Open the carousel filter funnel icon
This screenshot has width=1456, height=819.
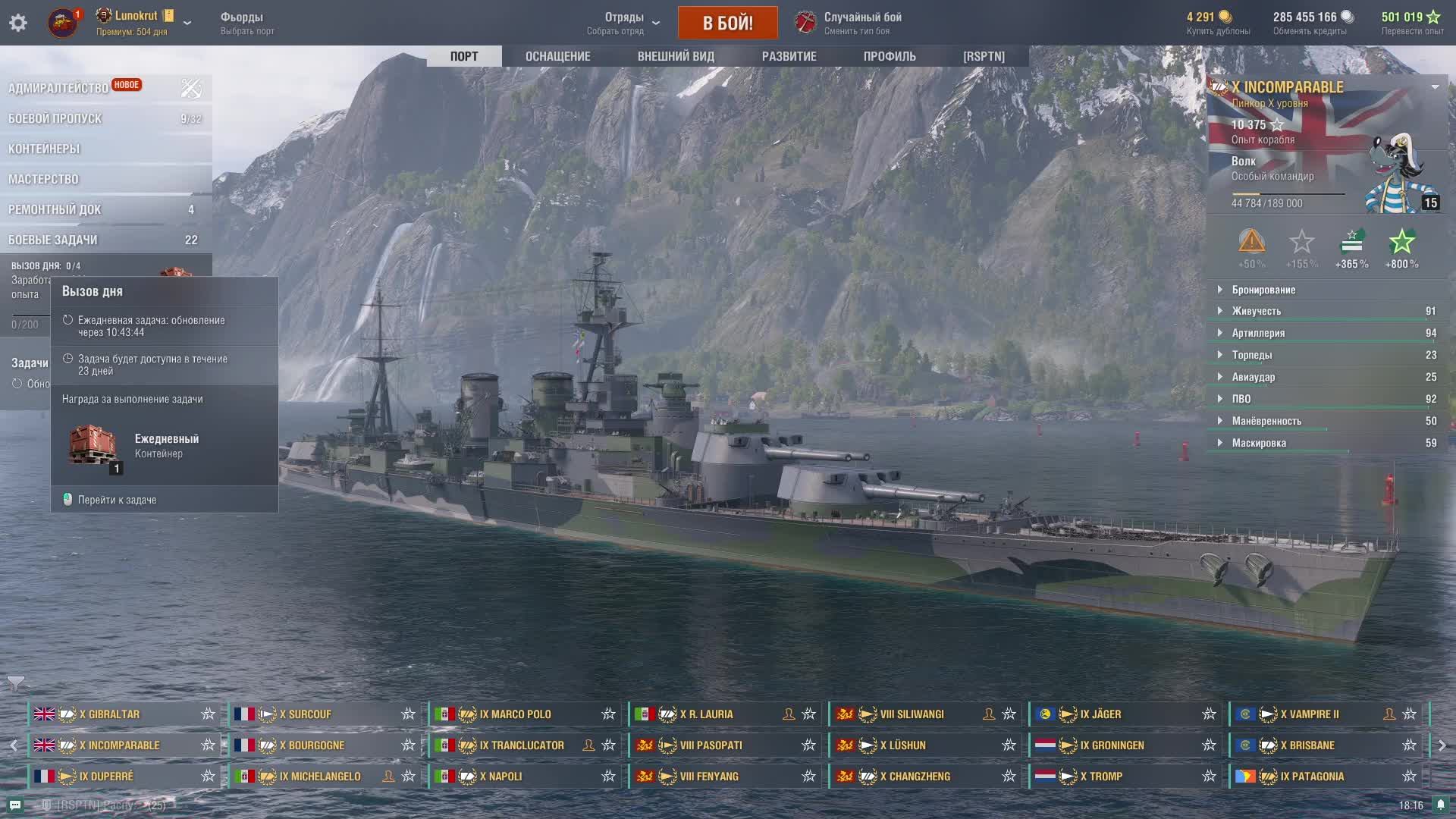tap(16, 683)
